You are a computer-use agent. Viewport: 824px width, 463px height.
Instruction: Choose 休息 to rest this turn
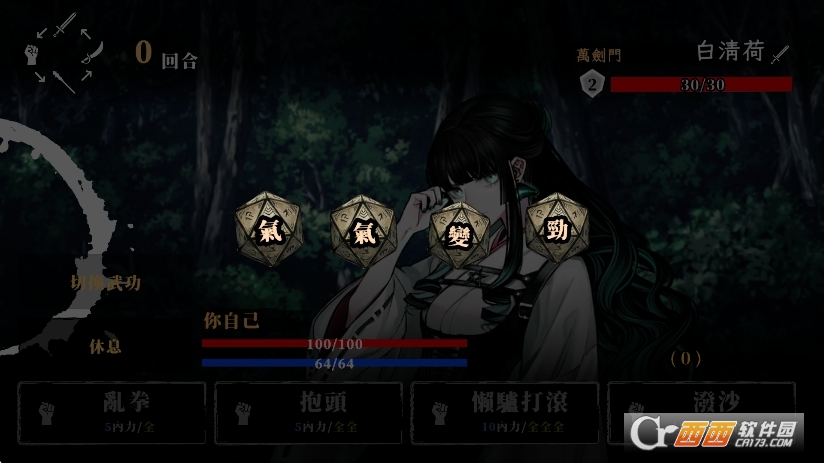pyautogui.click(x=105, y=346)
